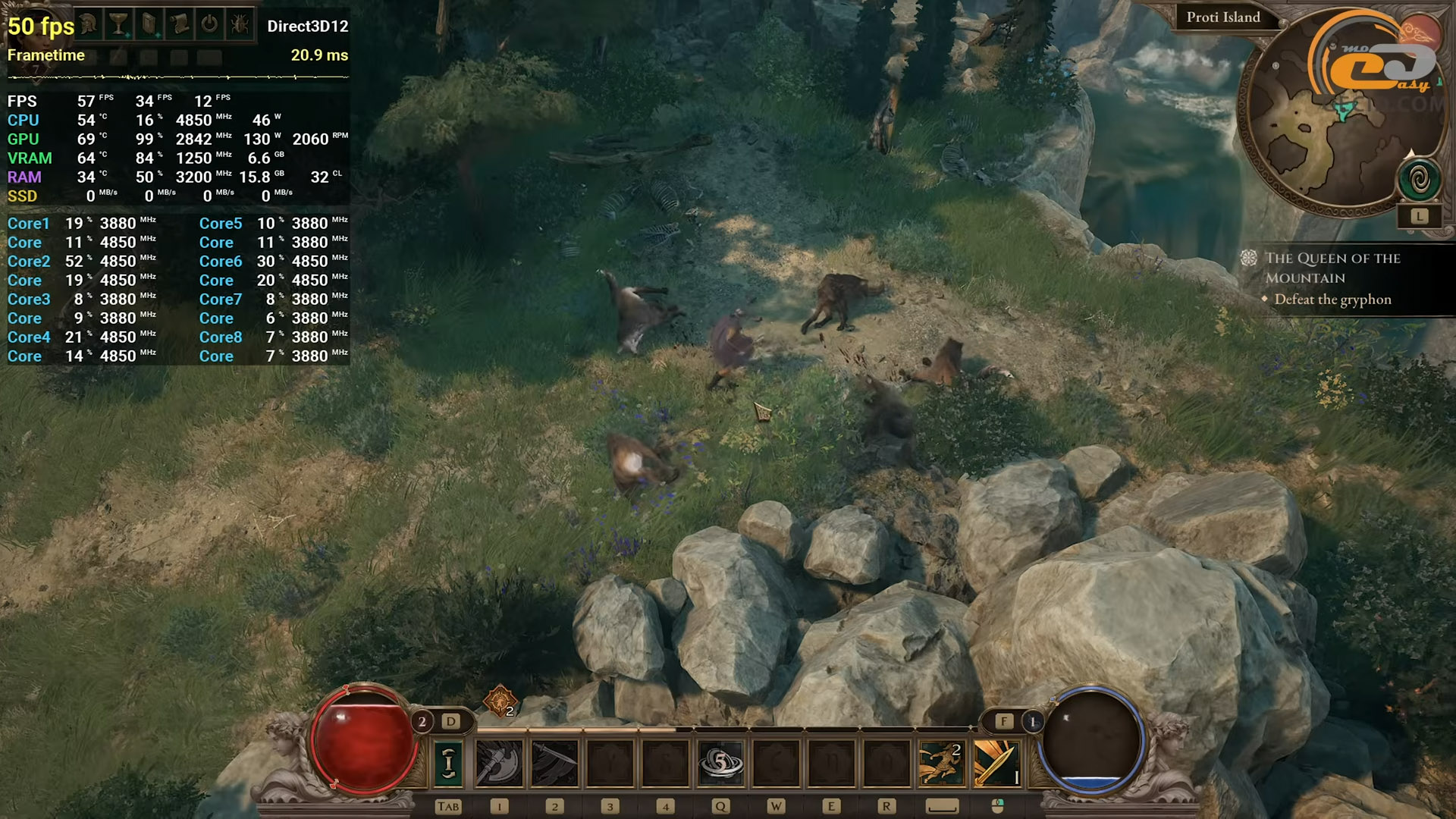Image resolution: width=1456 pixels, height=819 pixels.
Task: Click the goblet icon in top menu
Action: [118, 24]
